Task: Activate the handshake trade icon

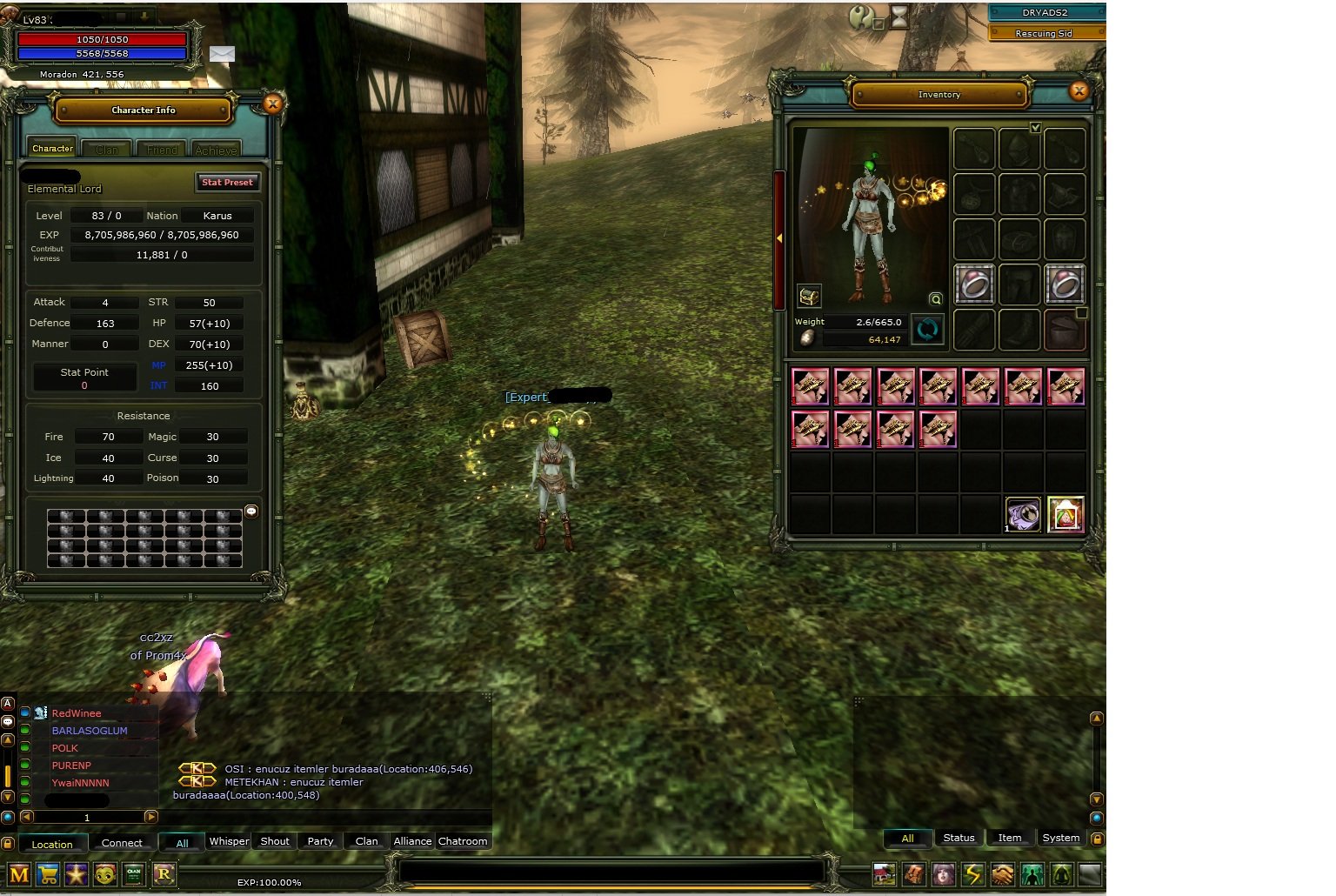Action: click(x=1002, y=873)
